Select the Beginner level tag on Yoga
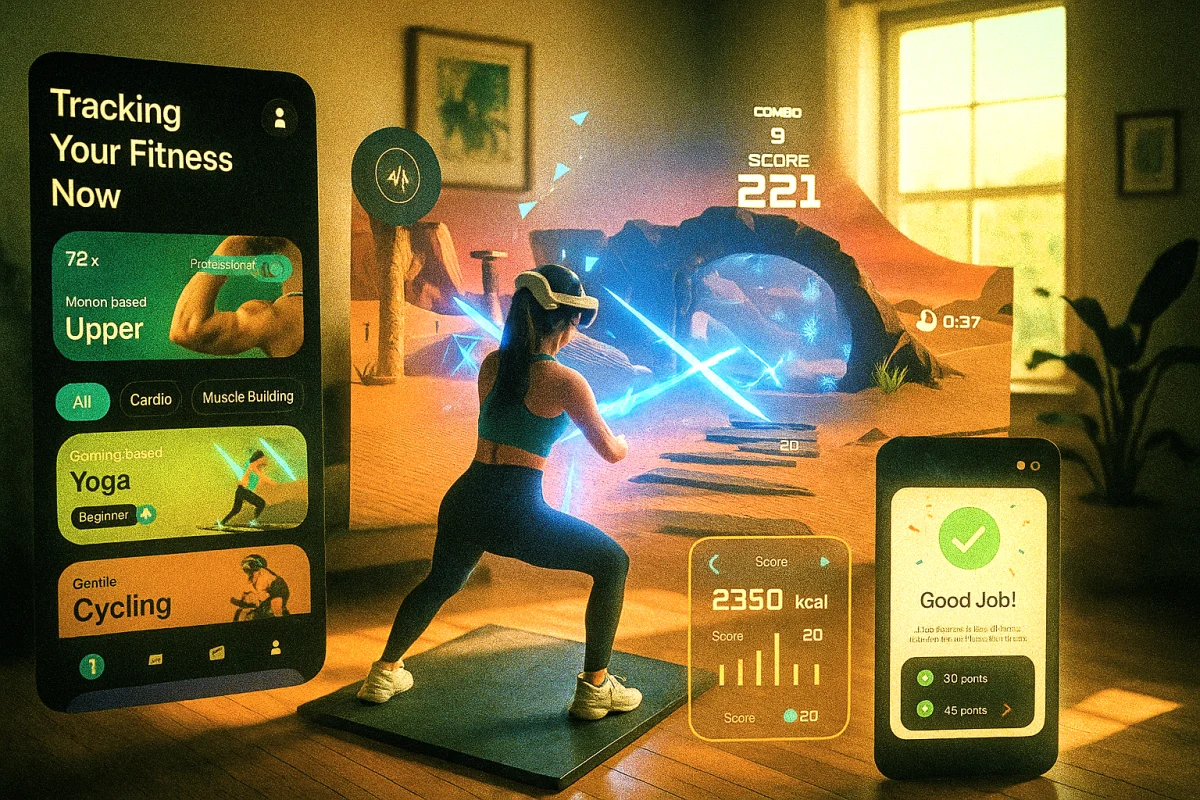Screen dimensions: 1200x800 [105, 516]
